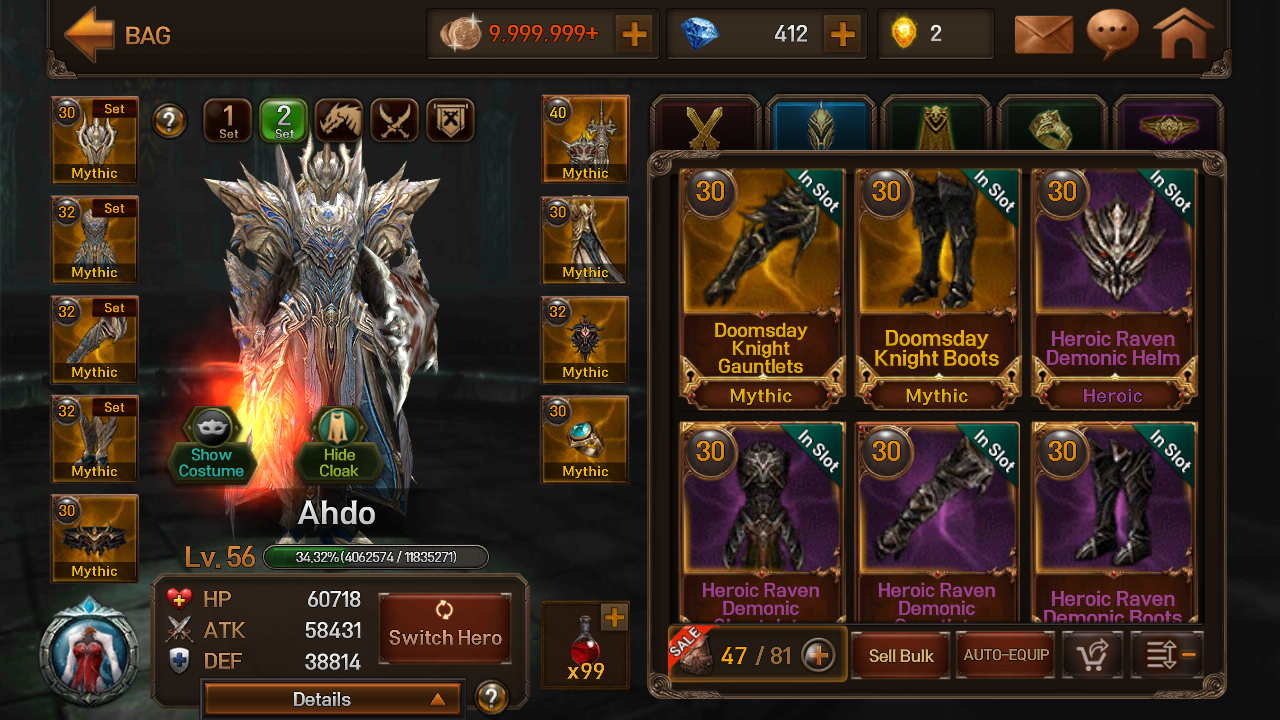Auto-equip the best gear

tap(1006, 656)
